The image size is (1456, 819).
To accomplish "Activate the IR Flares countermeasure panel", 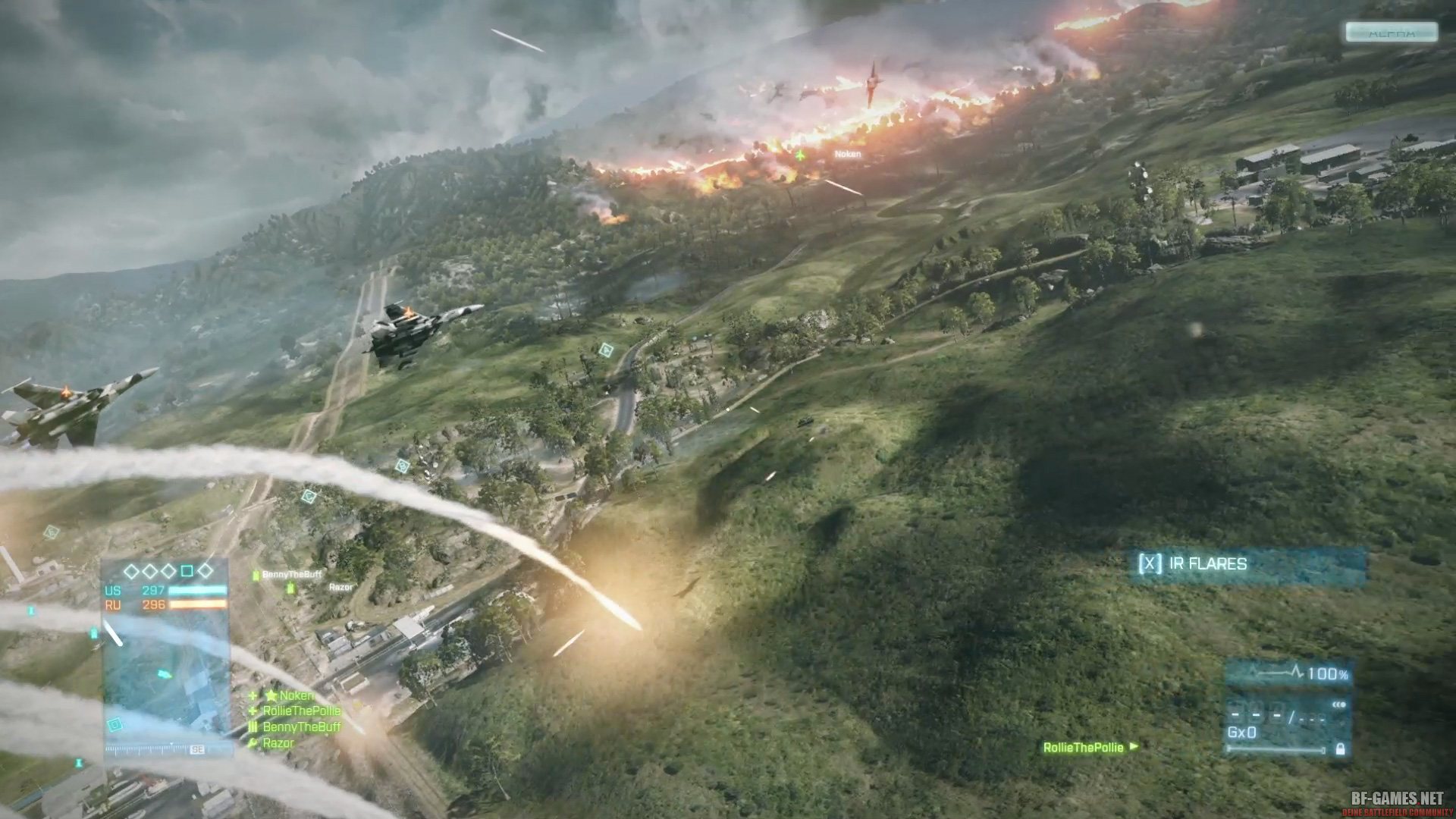I will pyautogui.click(x=1247, y=564).
